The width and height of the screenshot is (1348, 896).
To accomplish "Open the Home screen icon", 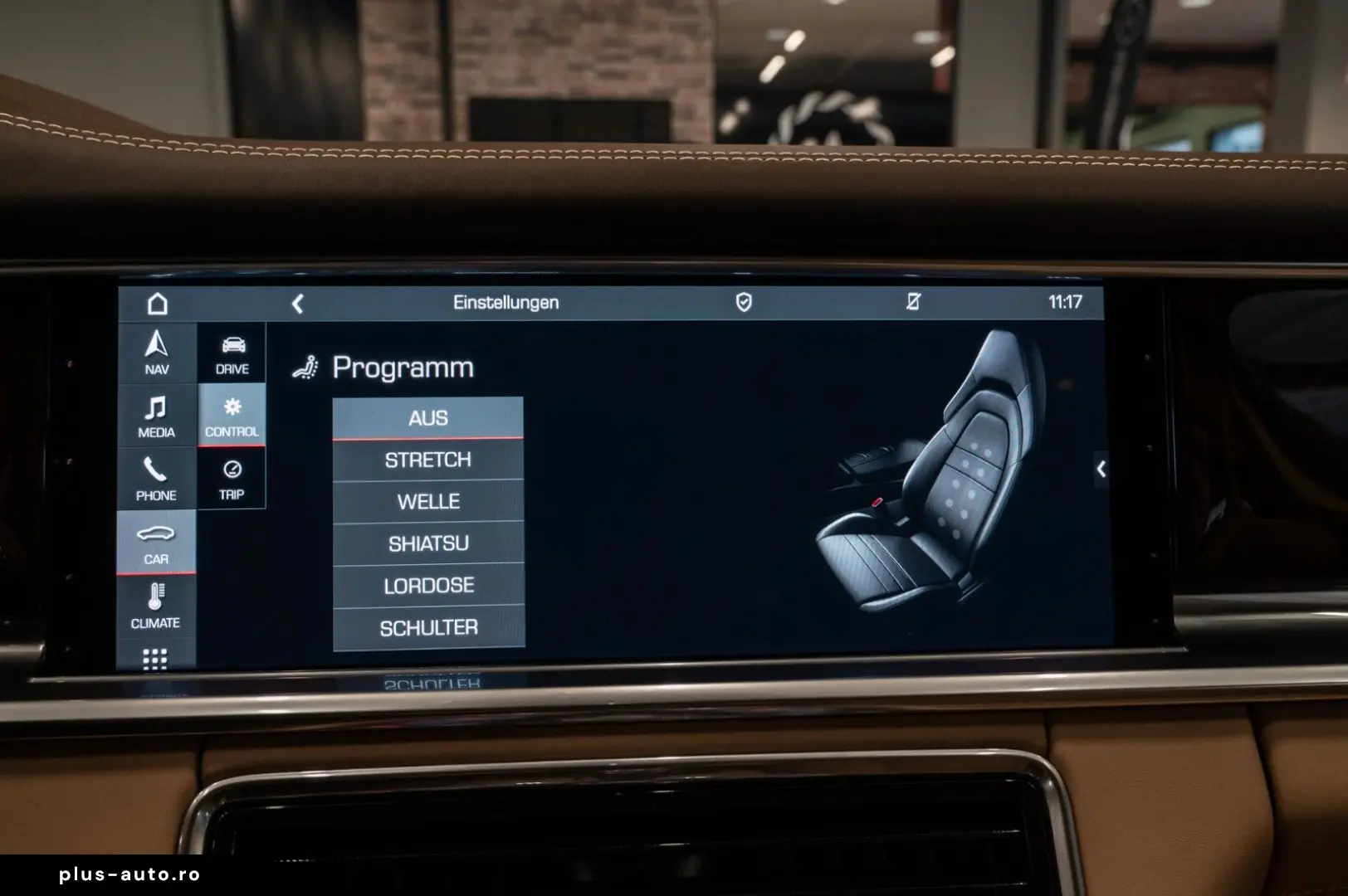I will pos(156,304).
